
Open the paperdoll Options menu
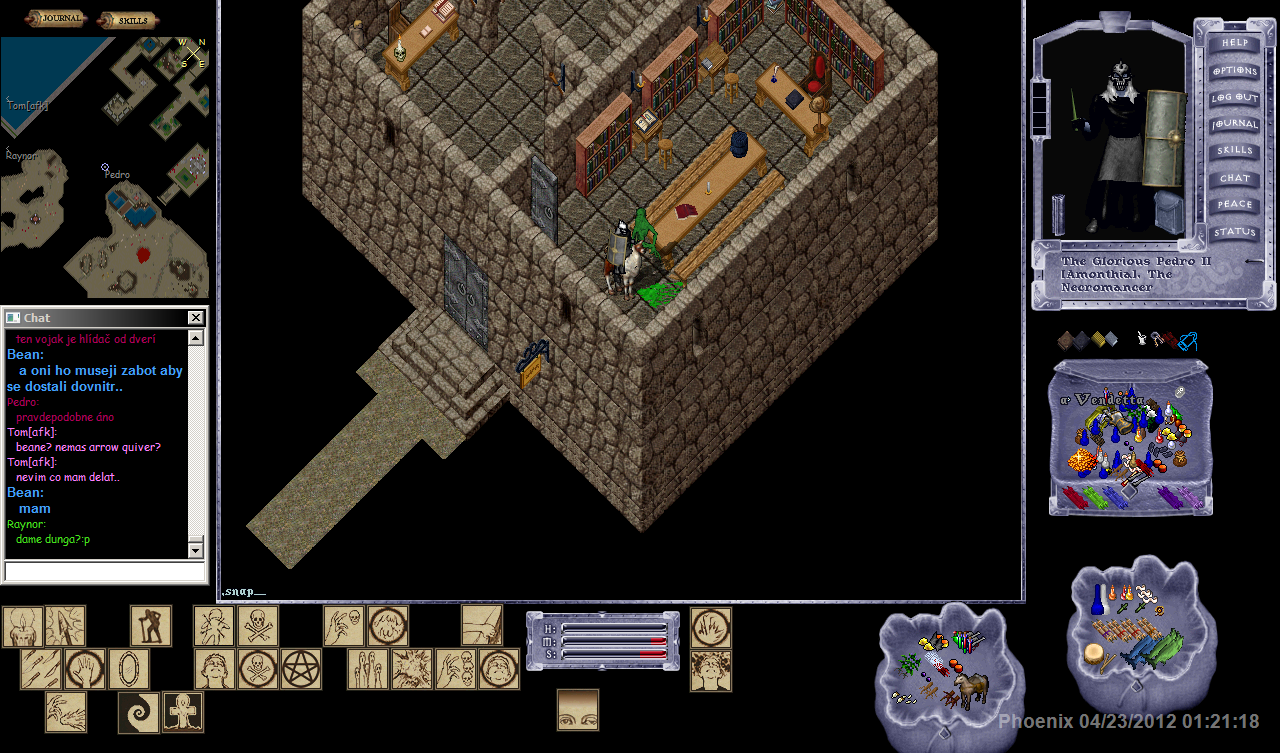[1234, 71]
